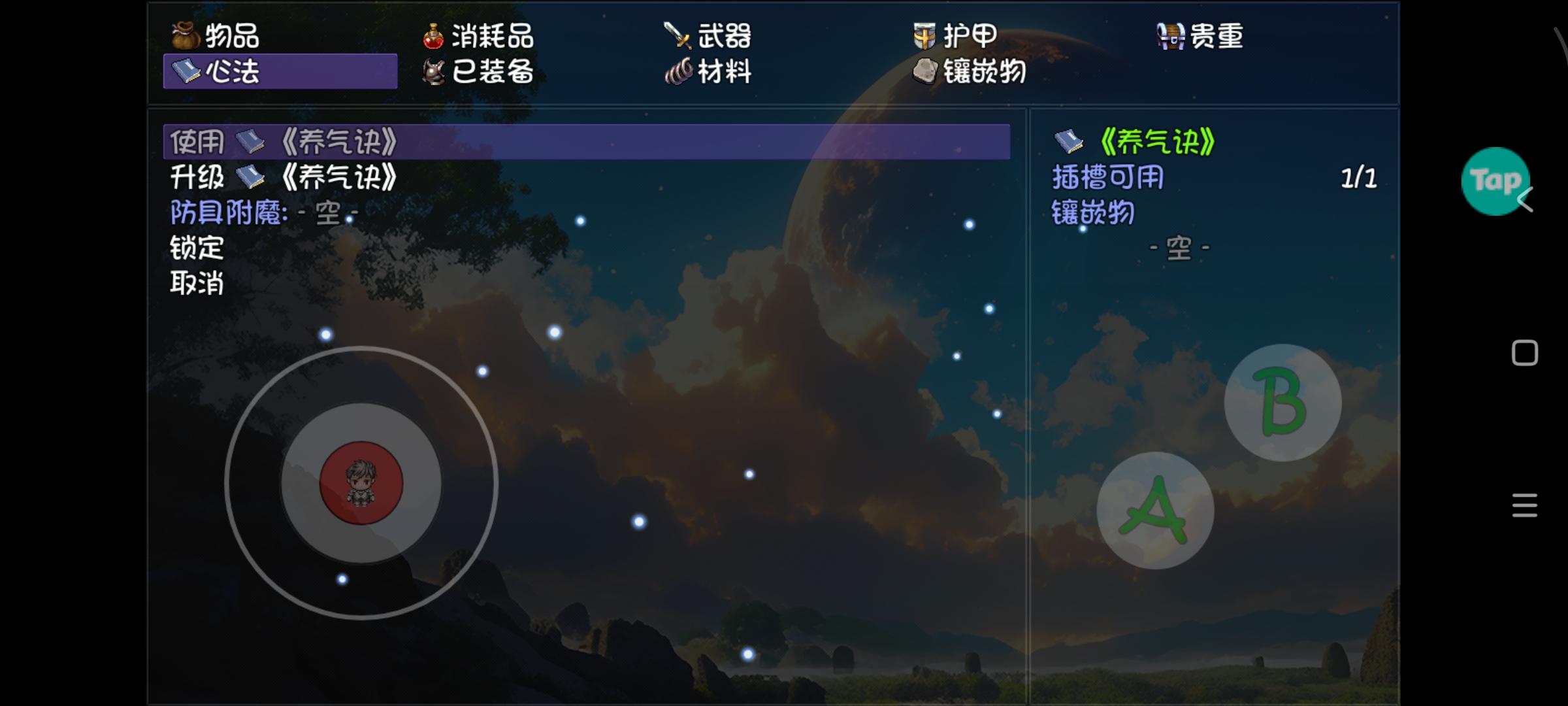Click the spring icon next to 材料

tap(679, 72)
